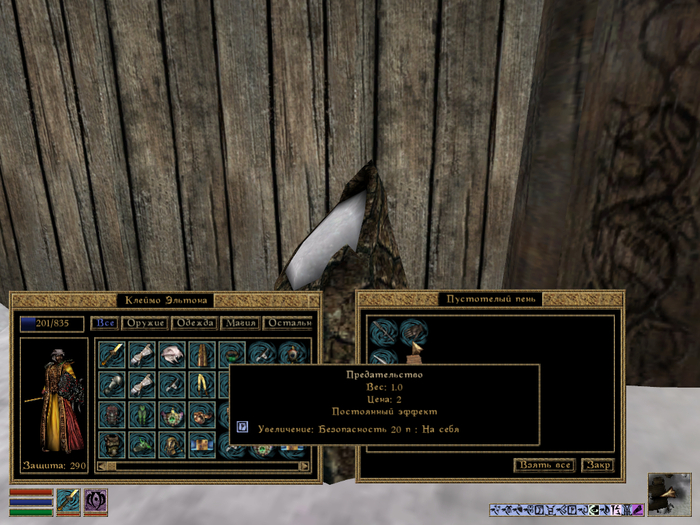Click the Клеймо Эльтона window title bar
This screenshot has width=700, height=525.
(163, 299)
